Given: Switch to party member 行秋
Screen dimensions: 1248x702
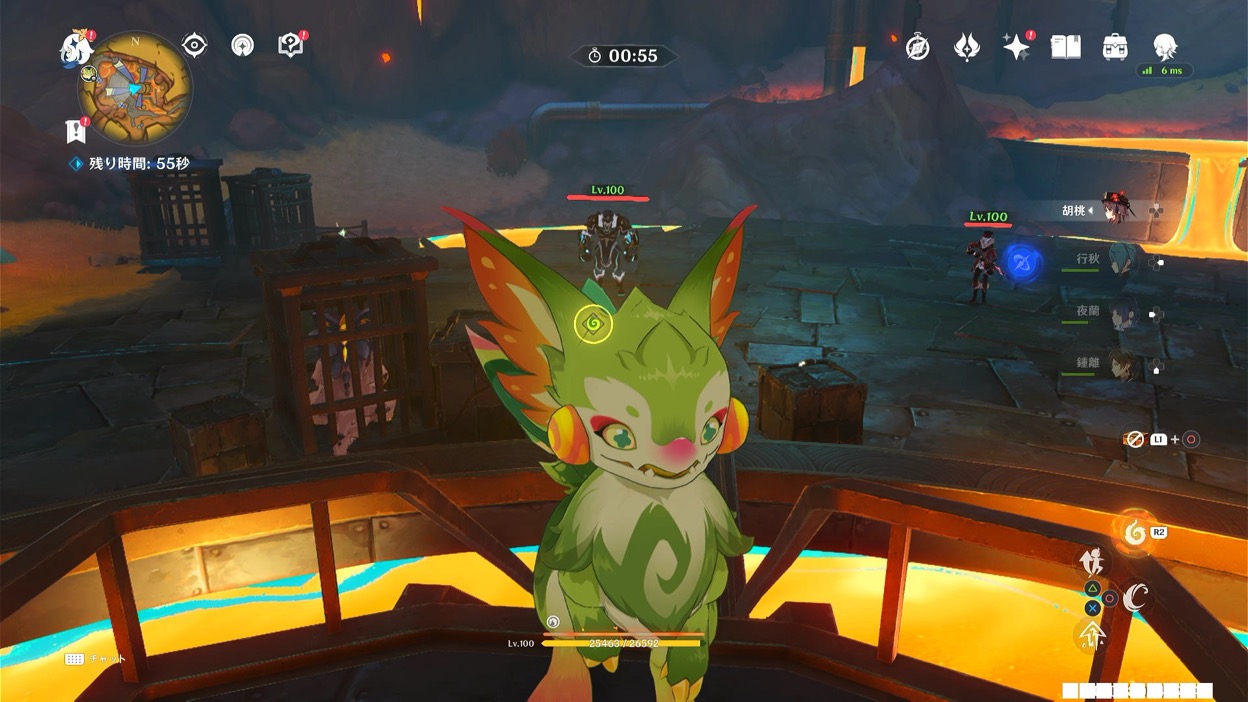Looking at the screenshot, I should coord(1120,260).
